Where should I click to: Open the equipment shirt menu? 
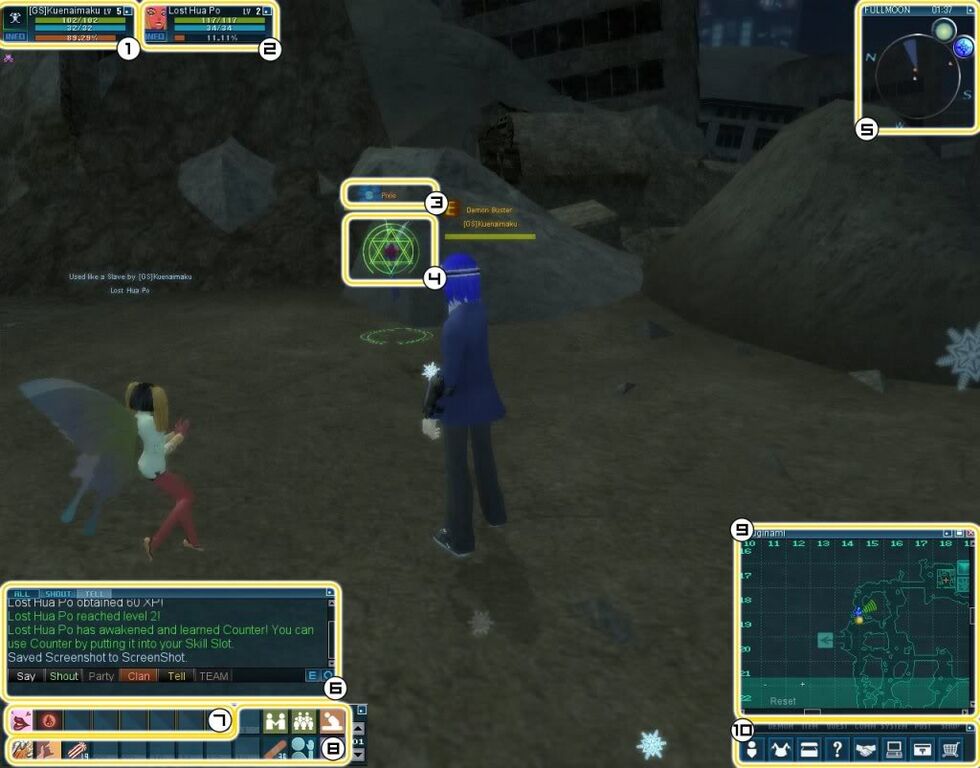(781, 749)
